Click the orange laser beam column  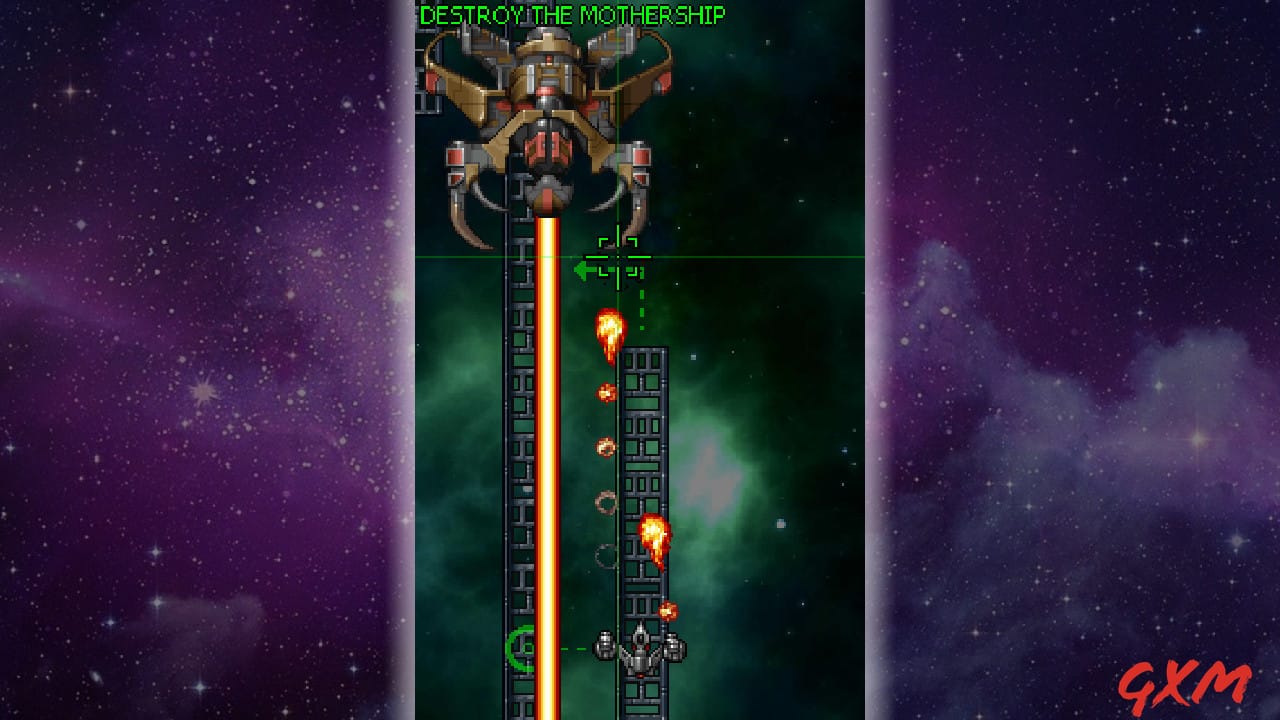coord(548,450)
